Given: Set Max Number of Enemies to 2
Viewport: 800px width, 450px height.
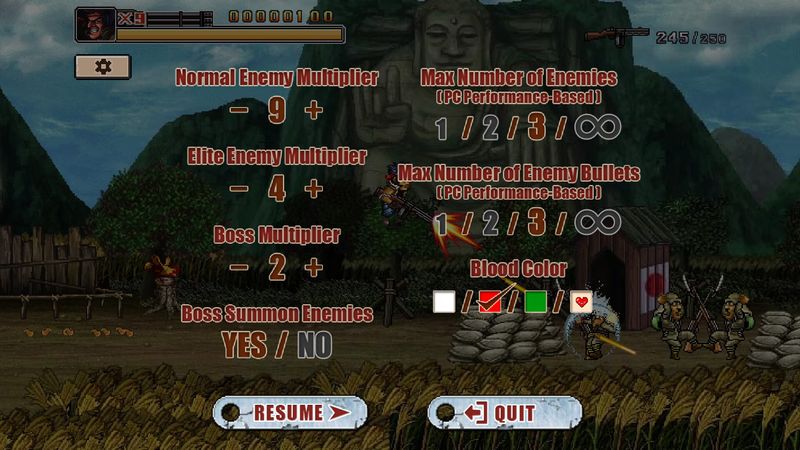Looking at the screenshot, I should 490,127.
